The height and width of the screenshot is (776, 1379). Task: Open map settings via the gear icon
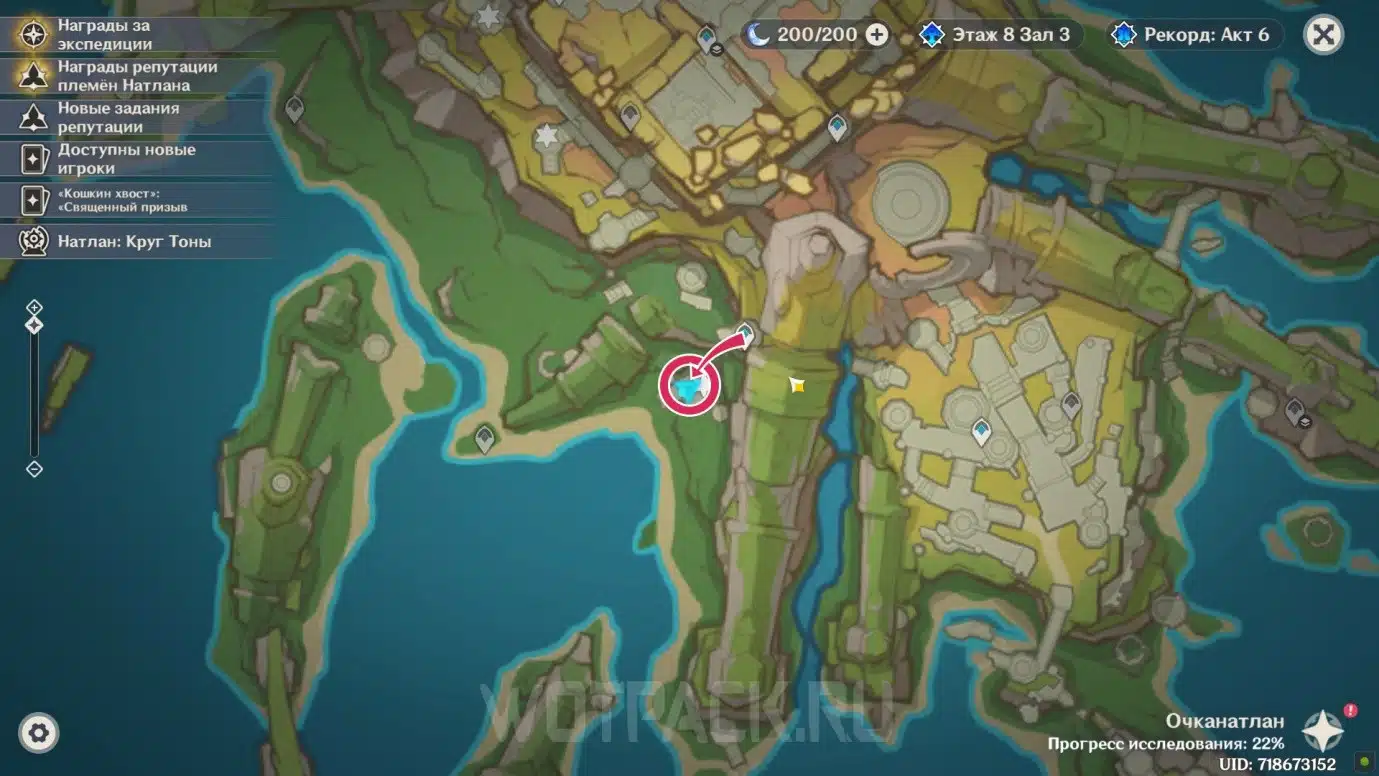click(x=39, y=733)
